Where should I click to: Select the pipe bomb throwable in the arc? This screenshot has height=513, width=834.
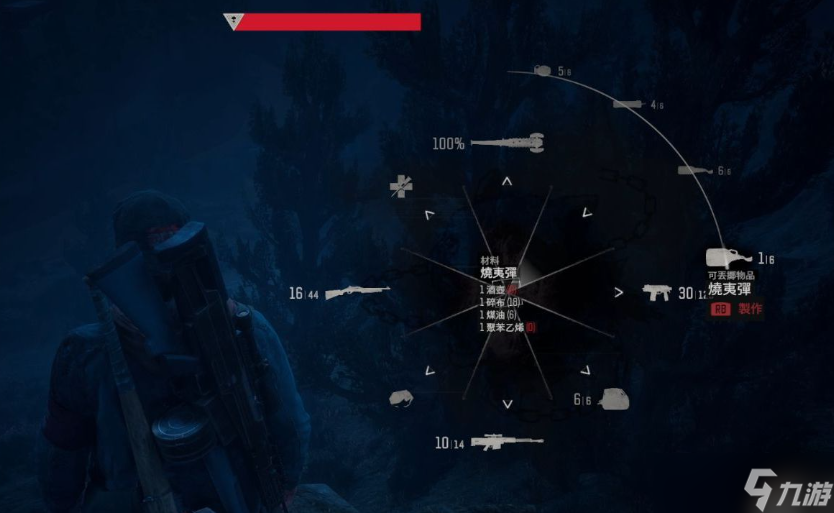click(x=628, y=104)
